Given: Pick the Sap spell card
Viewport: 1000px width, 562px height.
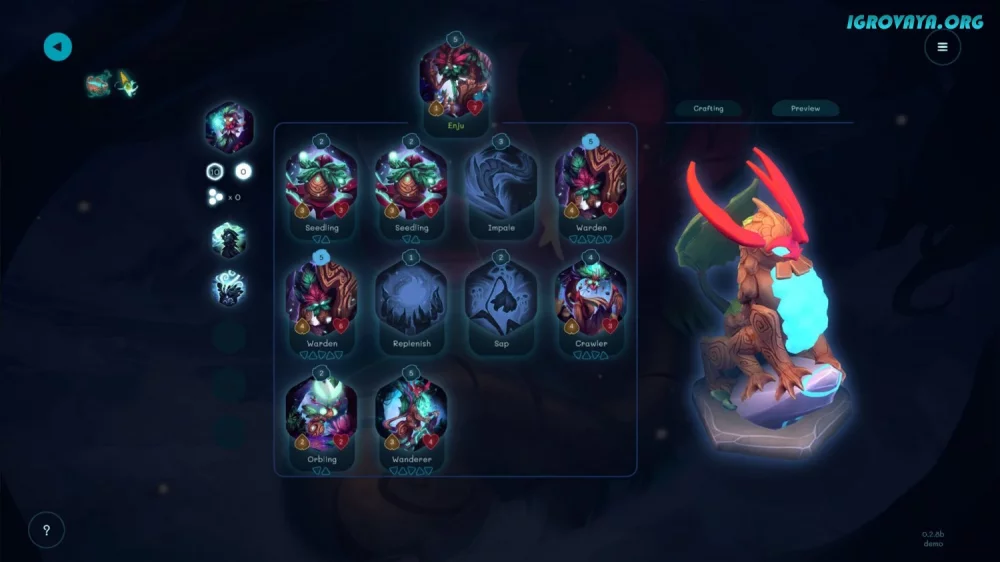Looking at the screenshot, I should click(501, 301).
